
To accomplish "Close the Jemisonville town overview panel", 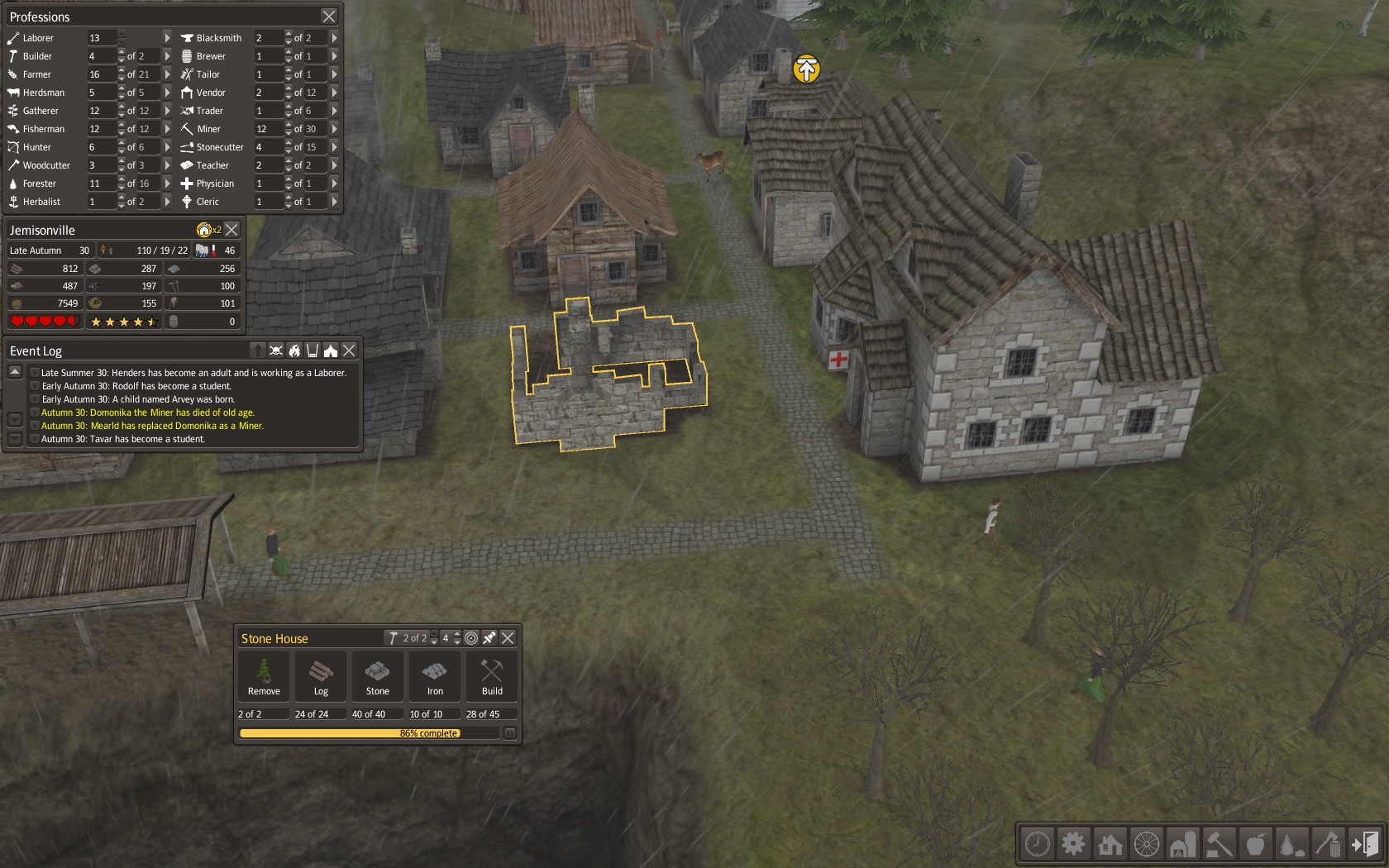I will pyautogui.click(x=232, y=230).
